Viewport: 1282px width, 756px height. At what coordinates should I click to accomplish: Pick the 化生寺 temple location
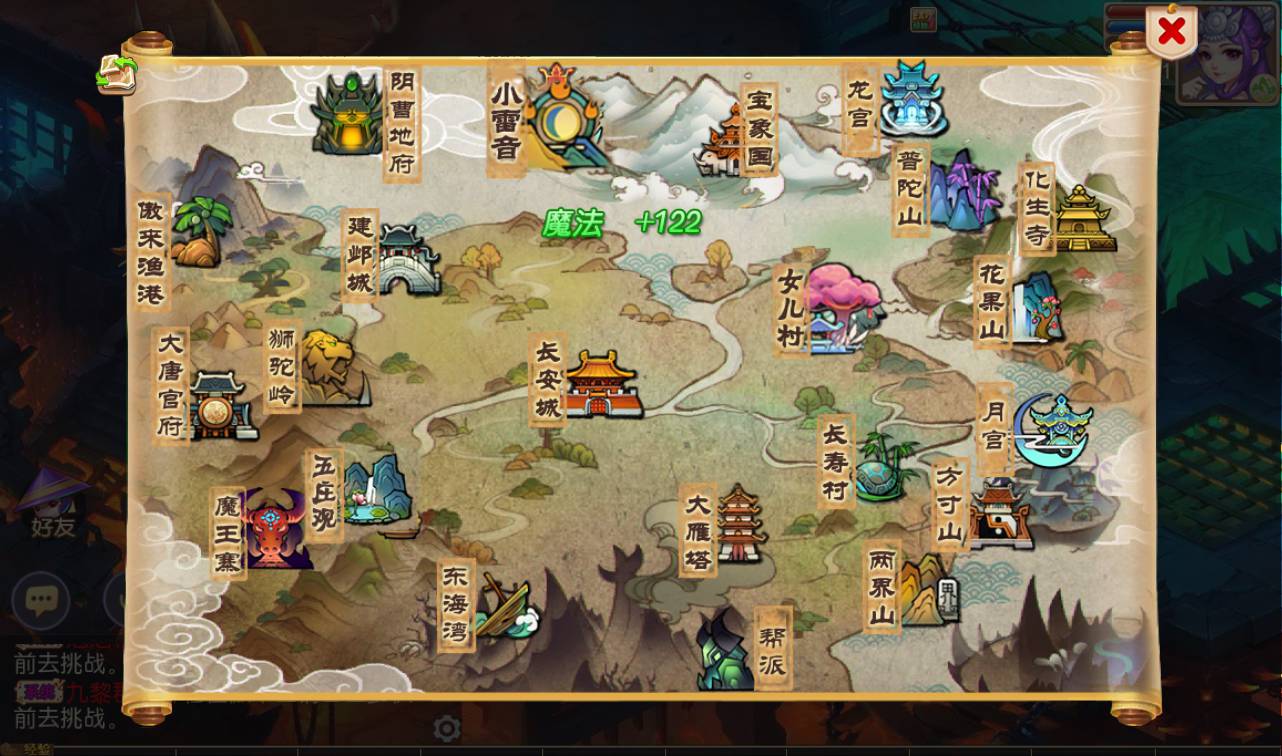pos(1082,218)
